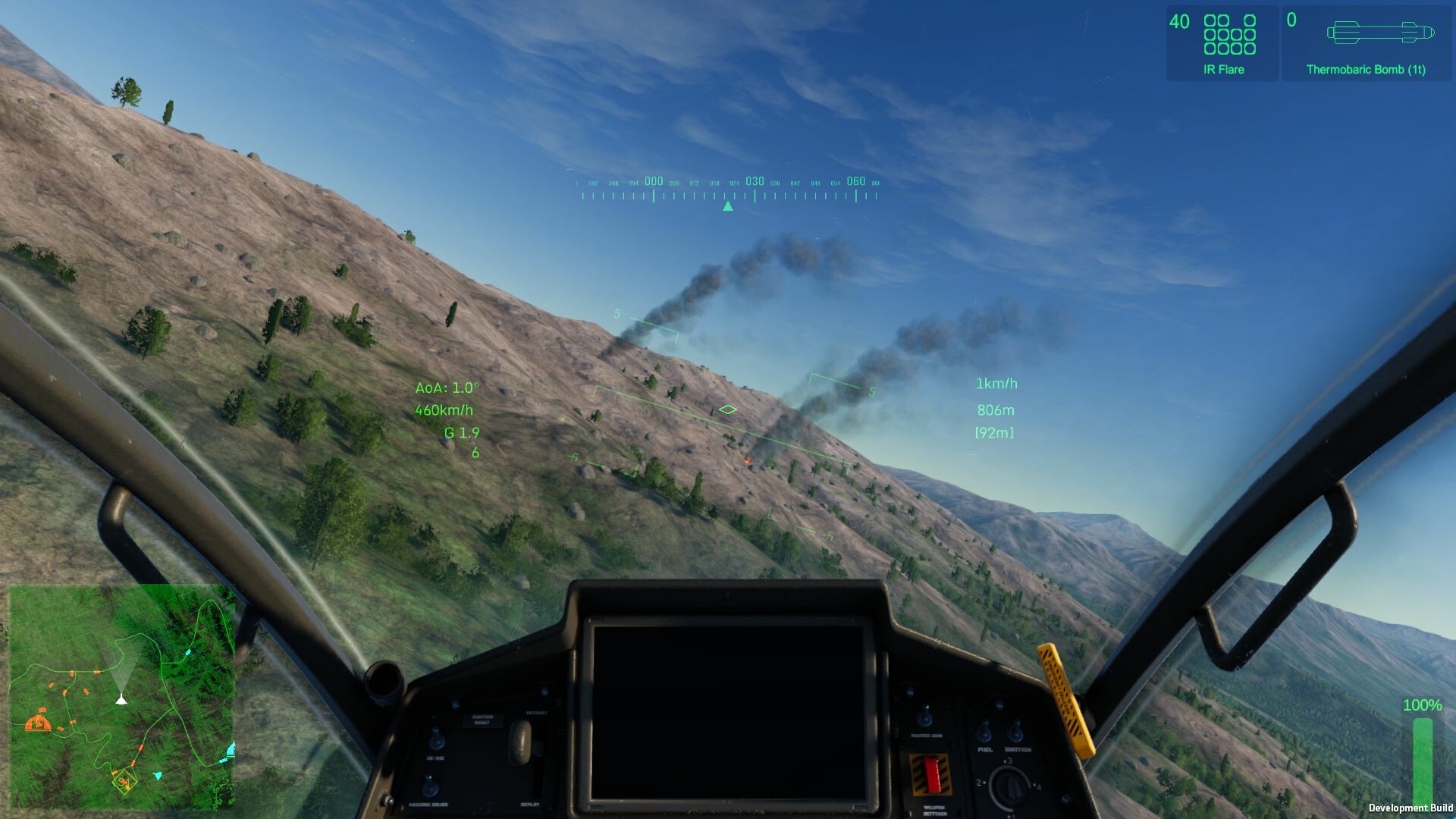Click the cyan waypoint marker on the minimap
Screen dimensions: 1456x819
158,776
